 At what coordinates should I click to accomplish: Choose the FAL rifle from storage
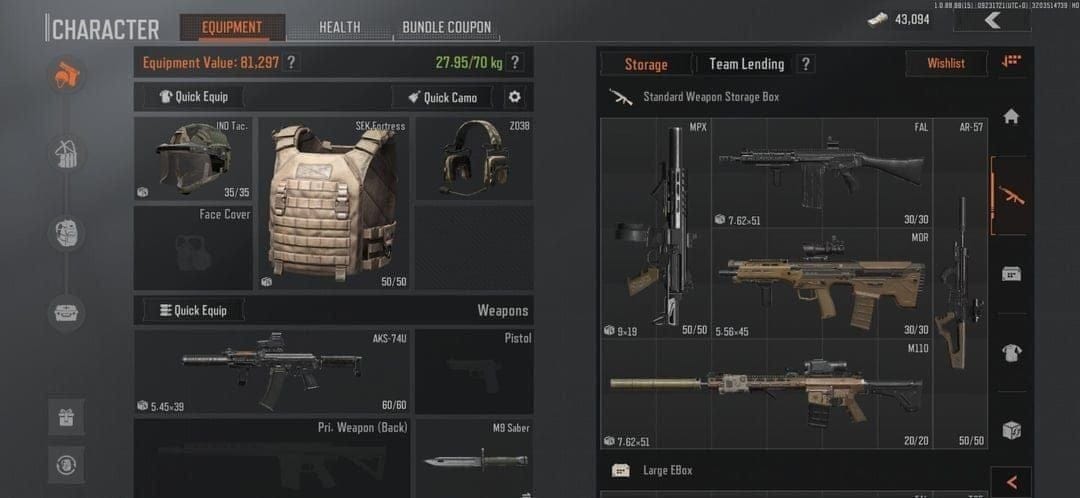(x=822, y=173)
